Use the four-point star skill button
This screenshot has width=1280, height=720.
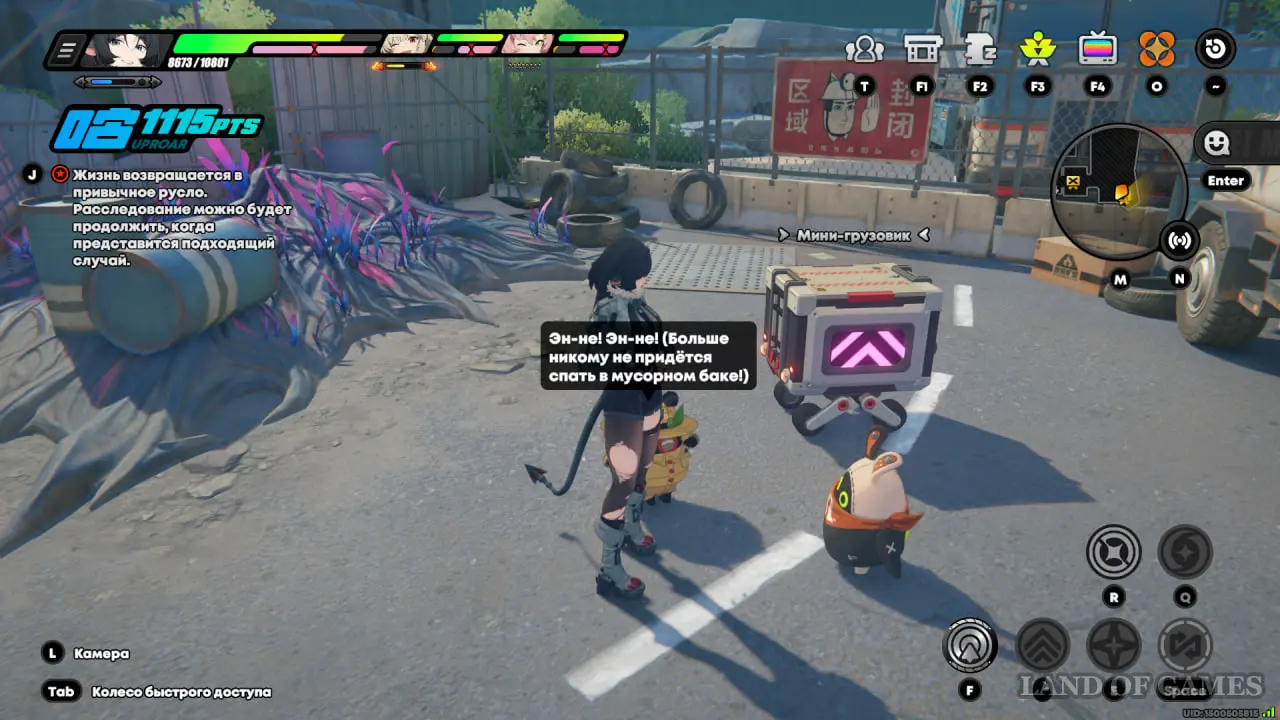pyautogui.click(x=1114, y=645)
